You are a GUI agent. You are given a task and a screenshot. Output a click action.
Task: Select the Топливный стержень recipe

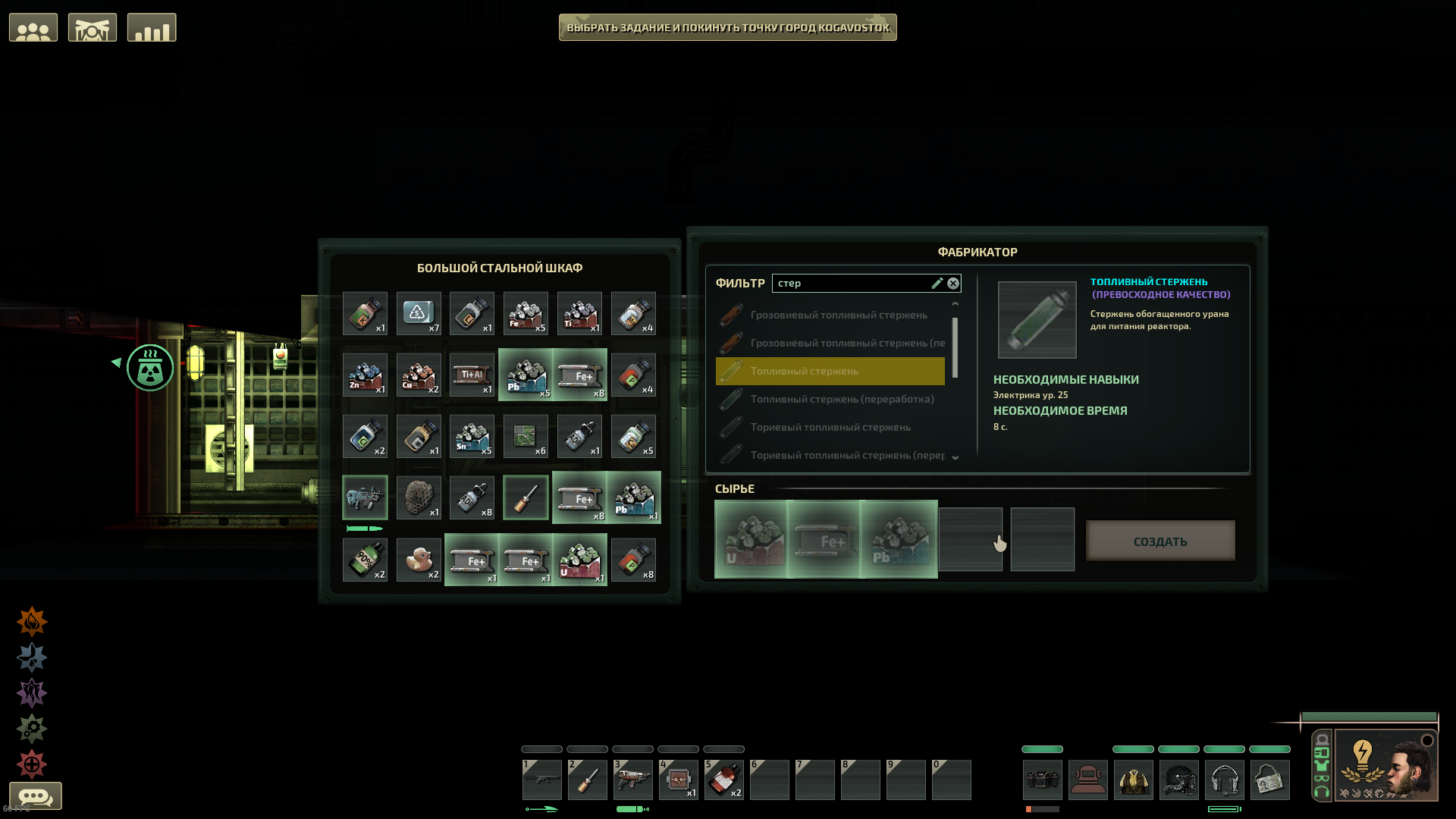(x=830, y=371)
